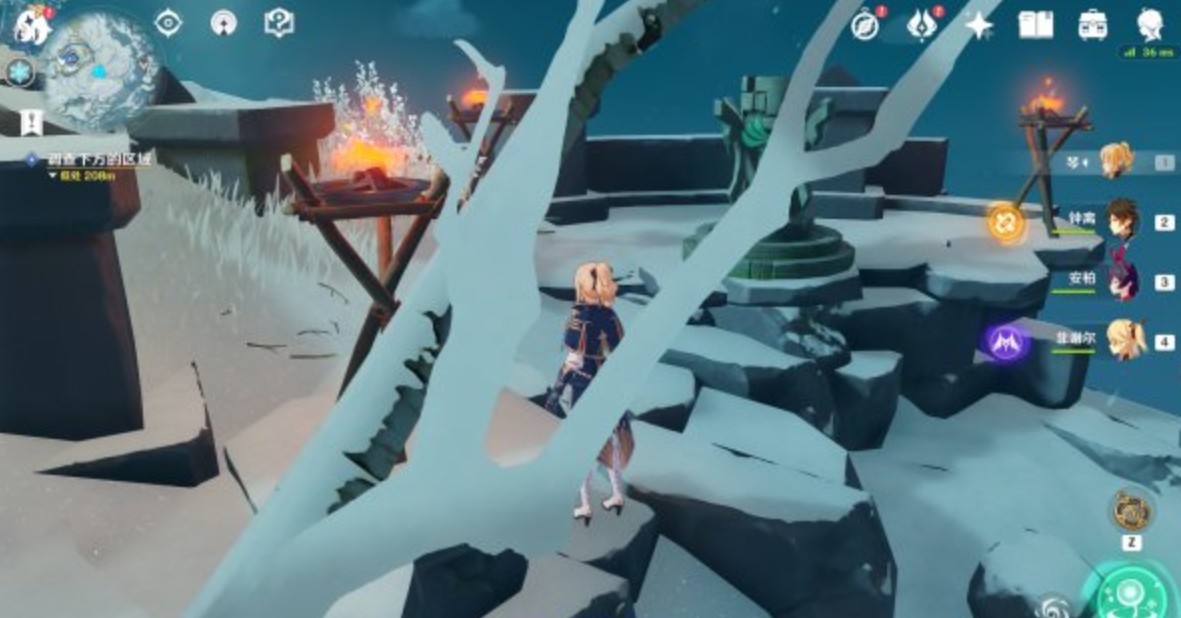
Task: Select active character 琴 in party list
Action: point(1116,160)
